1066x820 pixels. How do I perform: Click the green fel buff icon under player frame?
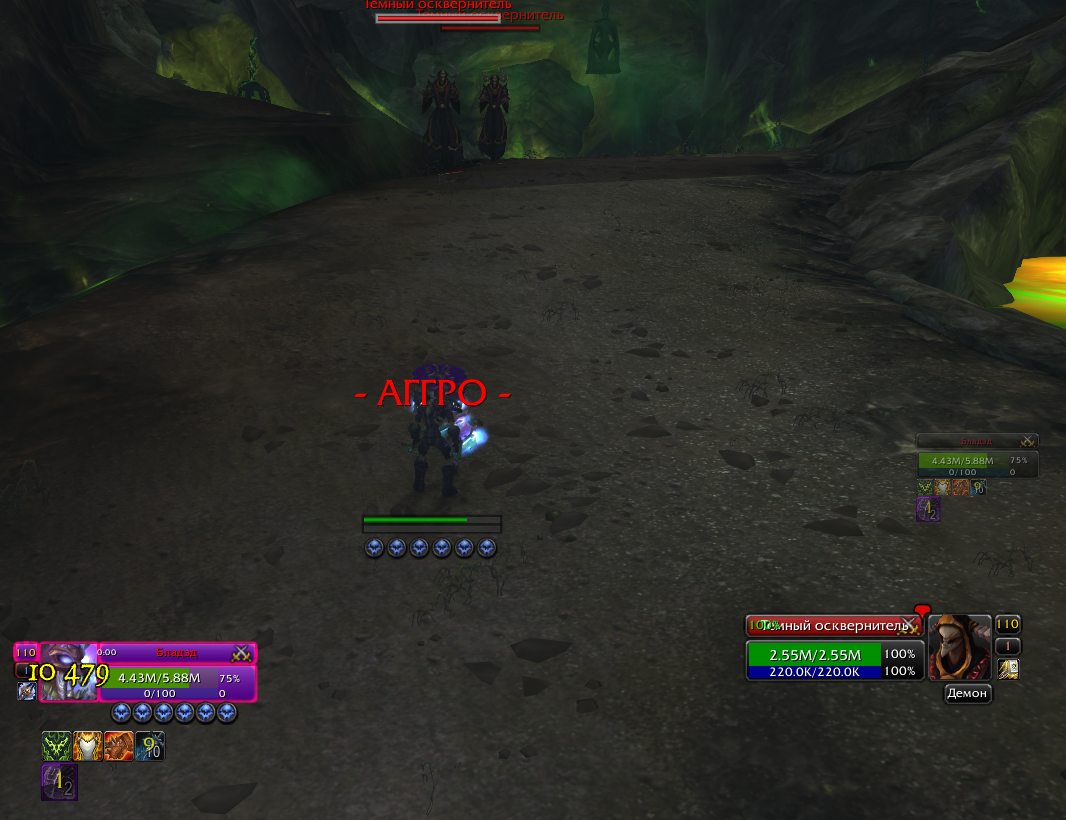point(56,746)
